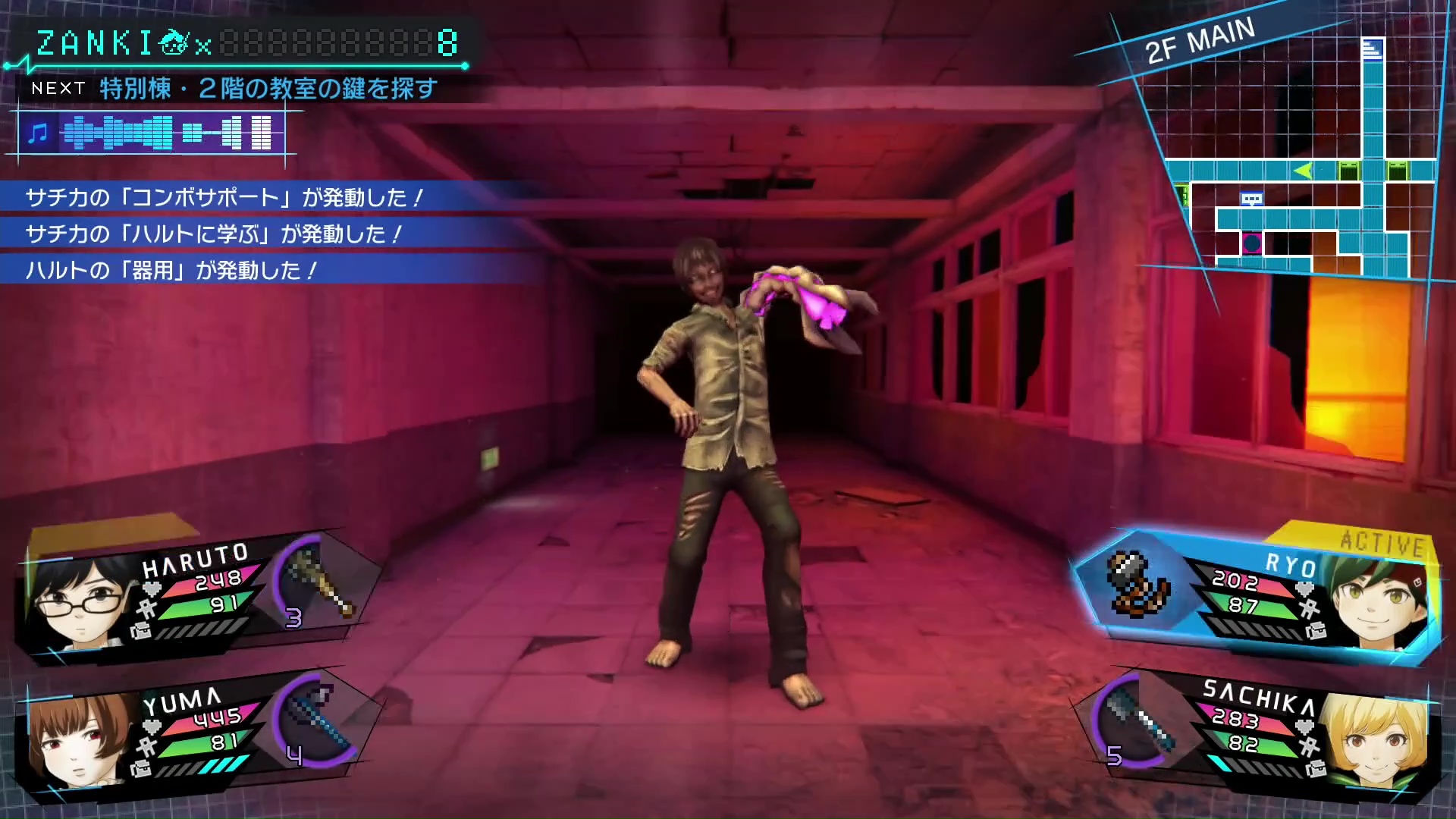Click the stairs icon atop the minimap

click(x=1372, y=50)
